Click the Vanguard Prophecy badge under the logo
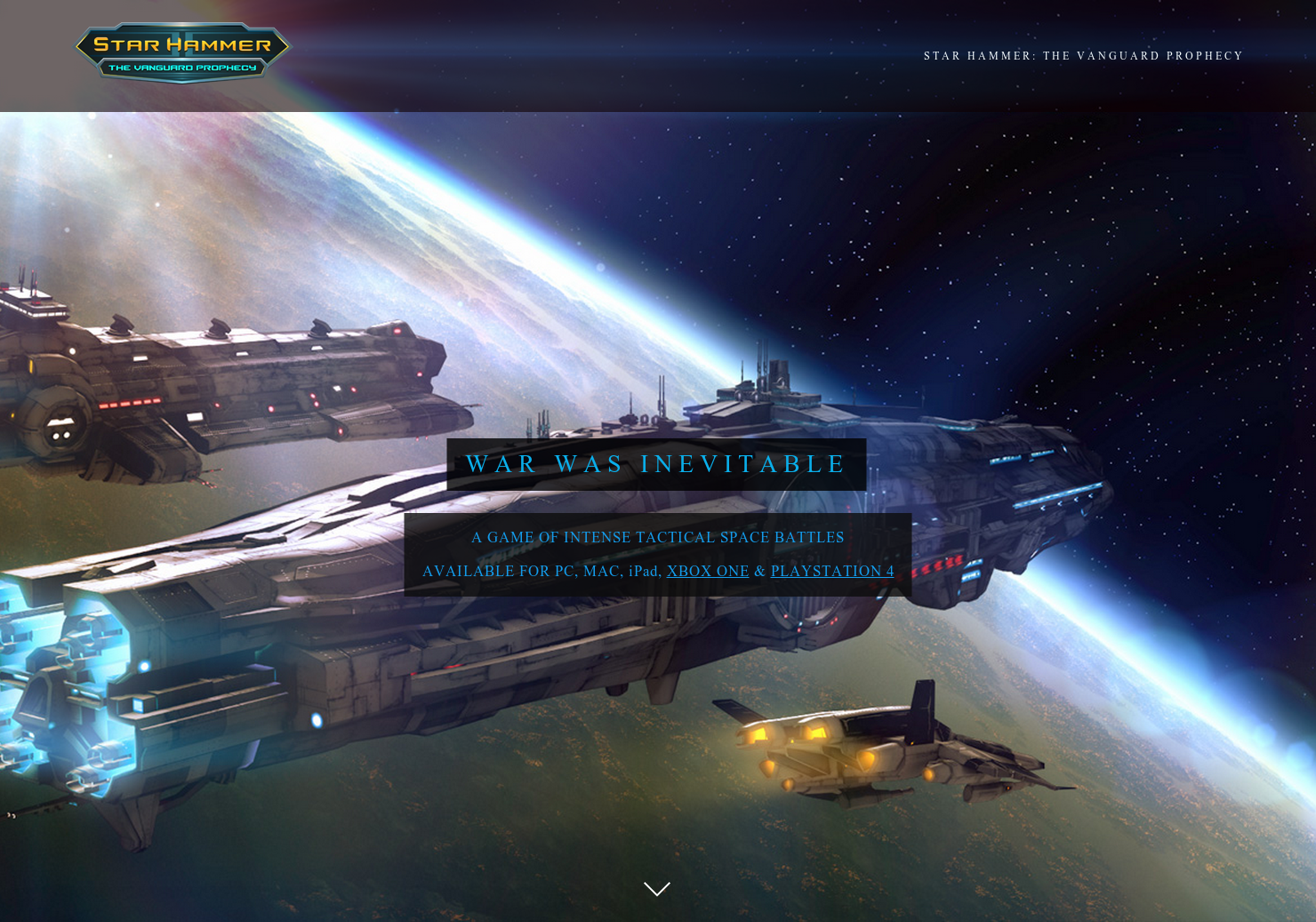The height and width of the screenshot is (922, 1316). point(181,66)
